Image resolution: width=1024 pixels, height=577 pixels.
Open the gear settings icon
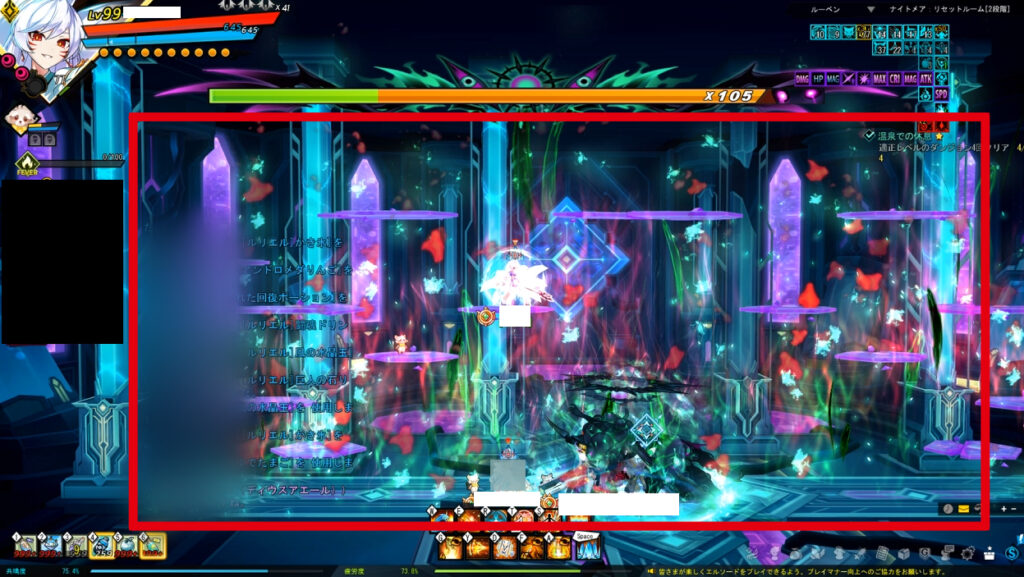(x=967, y=553)
